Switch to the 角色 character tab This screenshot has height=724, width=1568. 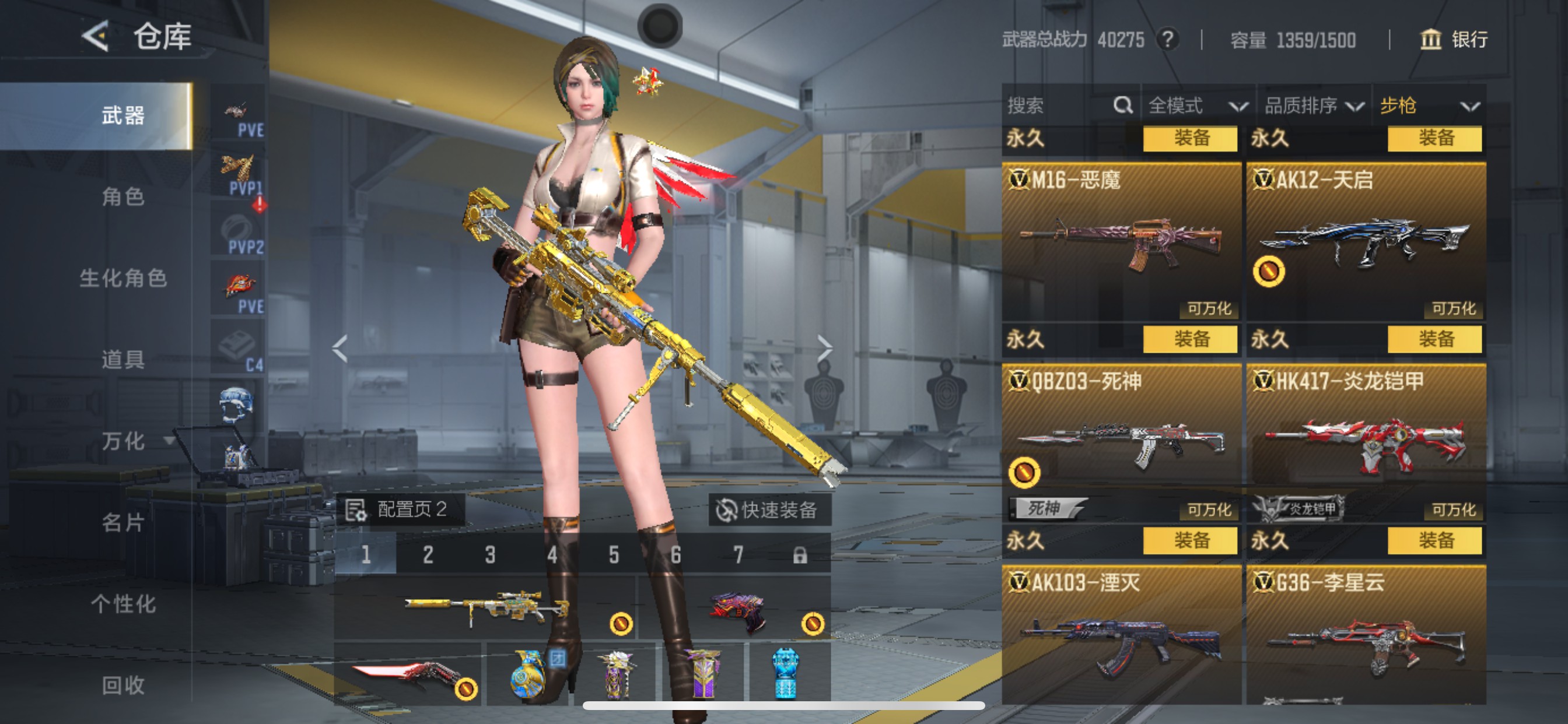tap(123, 196)
